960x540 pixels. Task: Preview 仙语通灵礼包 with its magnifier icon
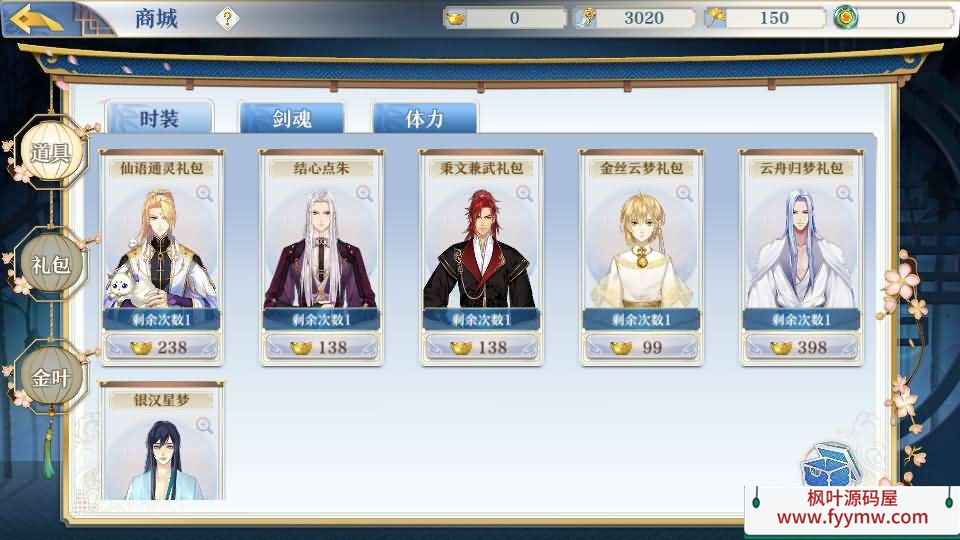pyautogui.click(x=204, y=194)
